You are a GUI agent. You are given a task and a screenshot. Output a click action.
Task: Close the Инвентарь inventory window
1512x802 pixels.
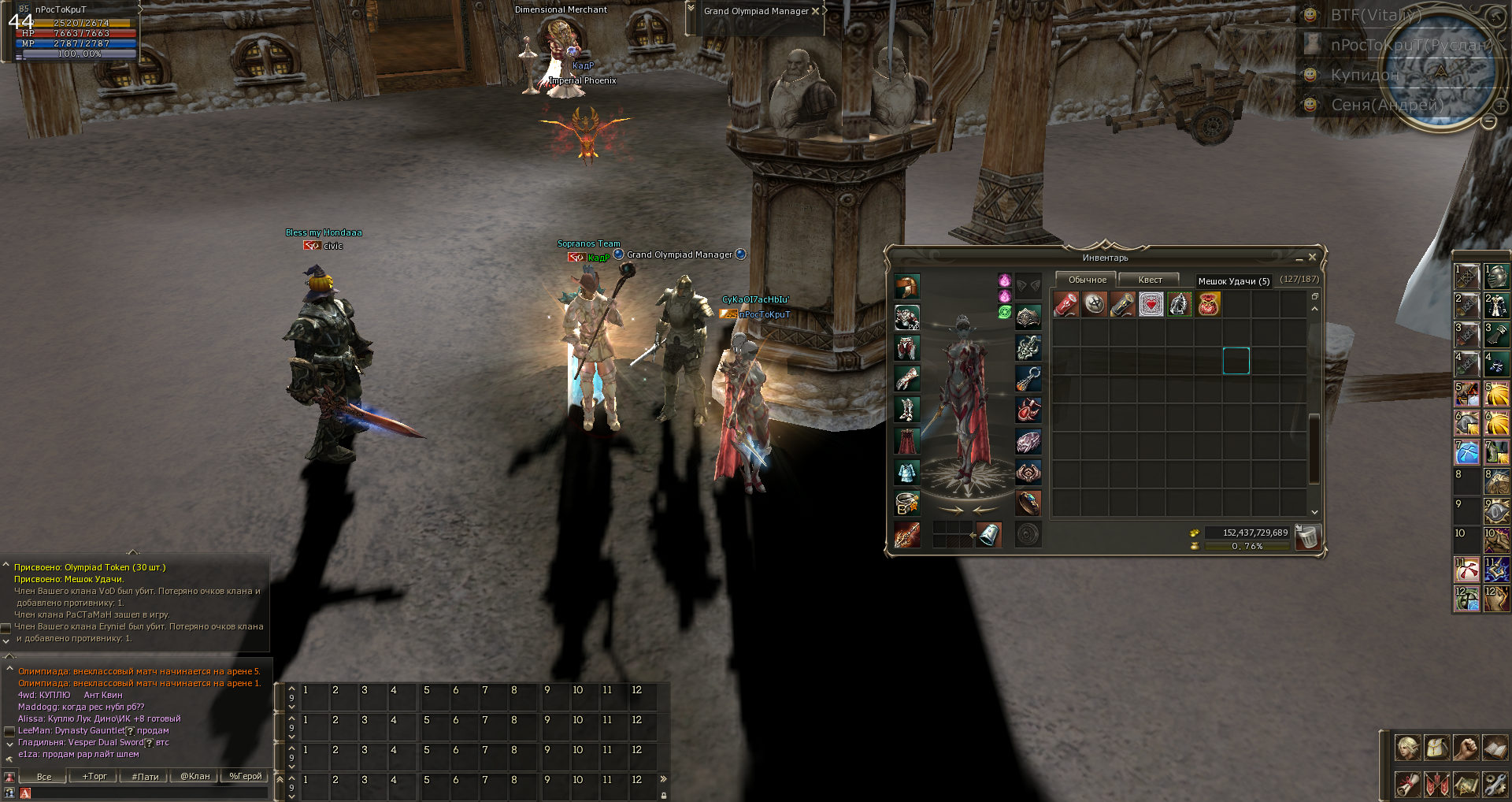pyautogui.click(x=1312, y=258)
